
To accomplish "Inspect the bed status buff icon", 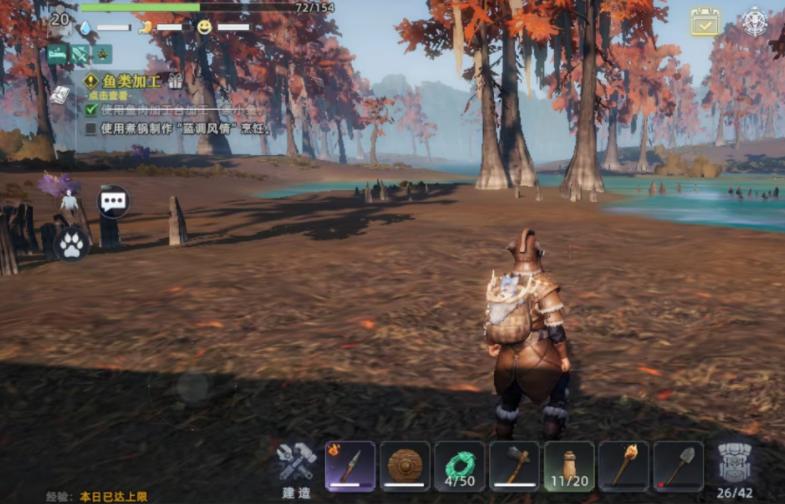I will pos(57,54).
